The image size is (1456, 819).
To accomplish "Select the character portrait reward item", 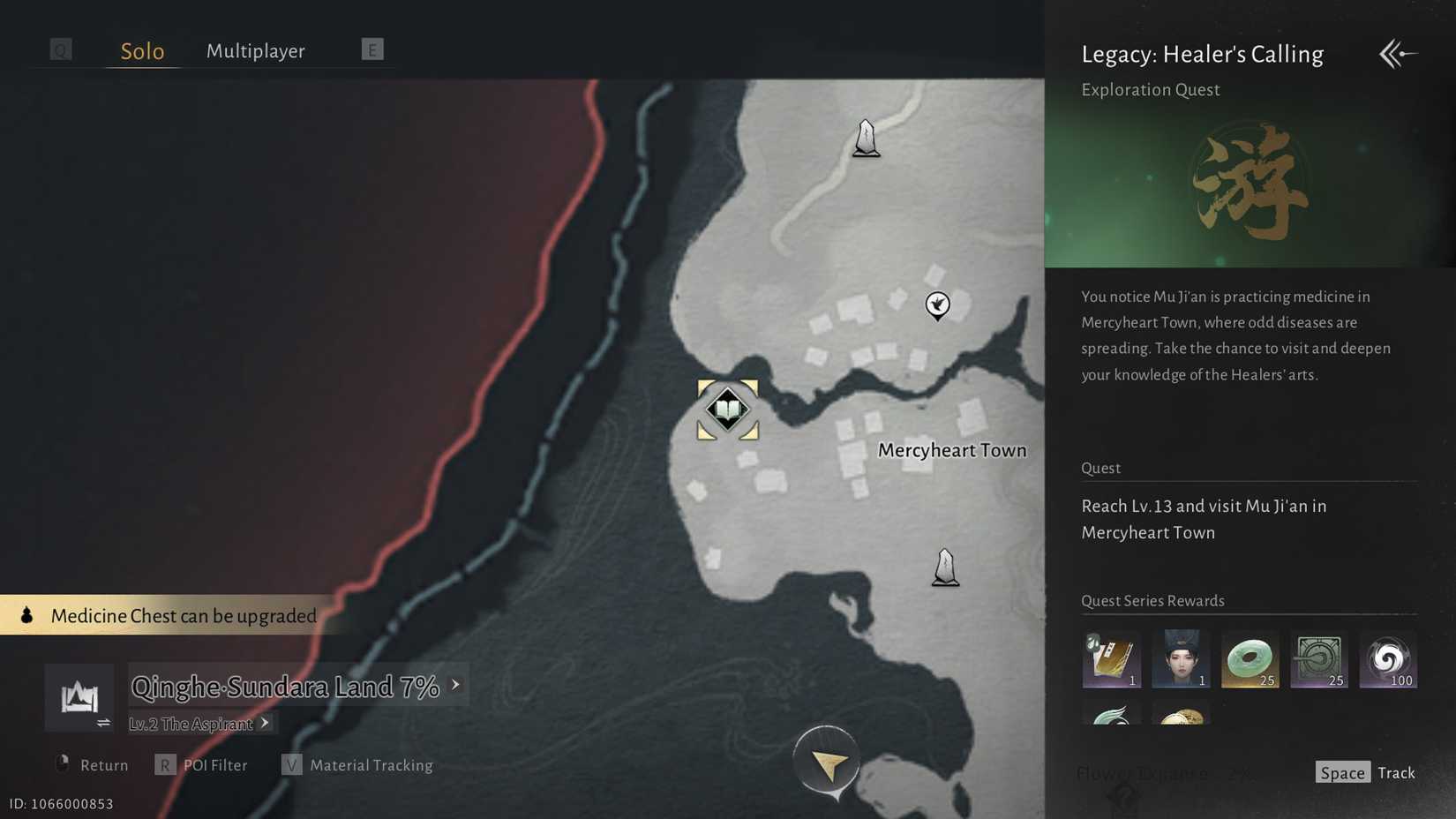I will pos(1181,657).
